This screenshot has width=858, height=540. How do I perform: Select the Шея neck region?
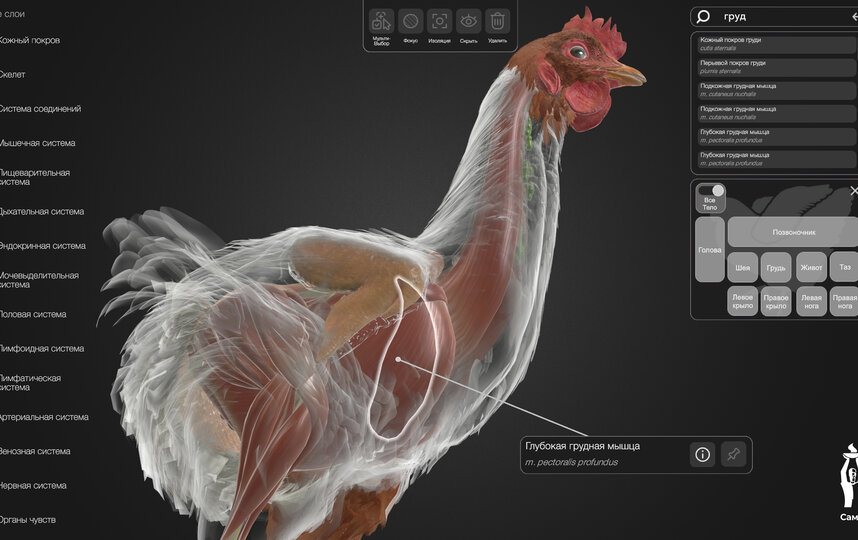pos(743,268)
